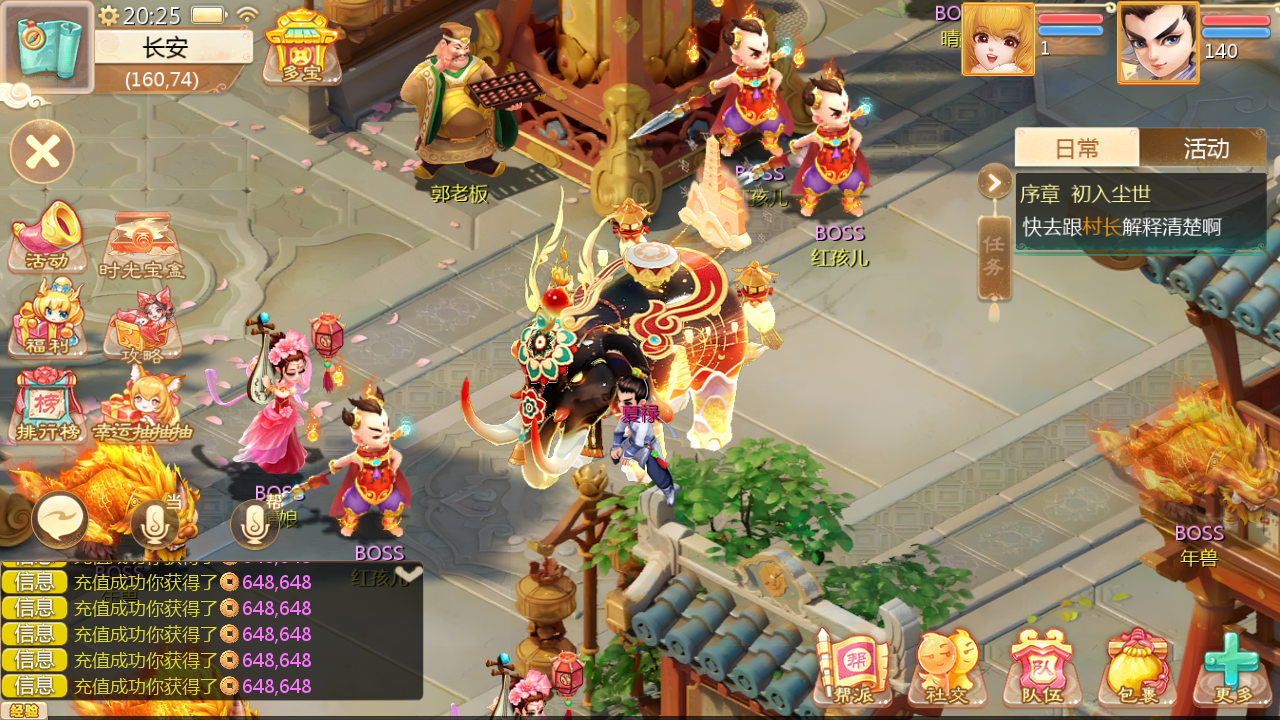1280x720 pixels.
Task: Open the chat bubble button
Action: pos(60,520)
